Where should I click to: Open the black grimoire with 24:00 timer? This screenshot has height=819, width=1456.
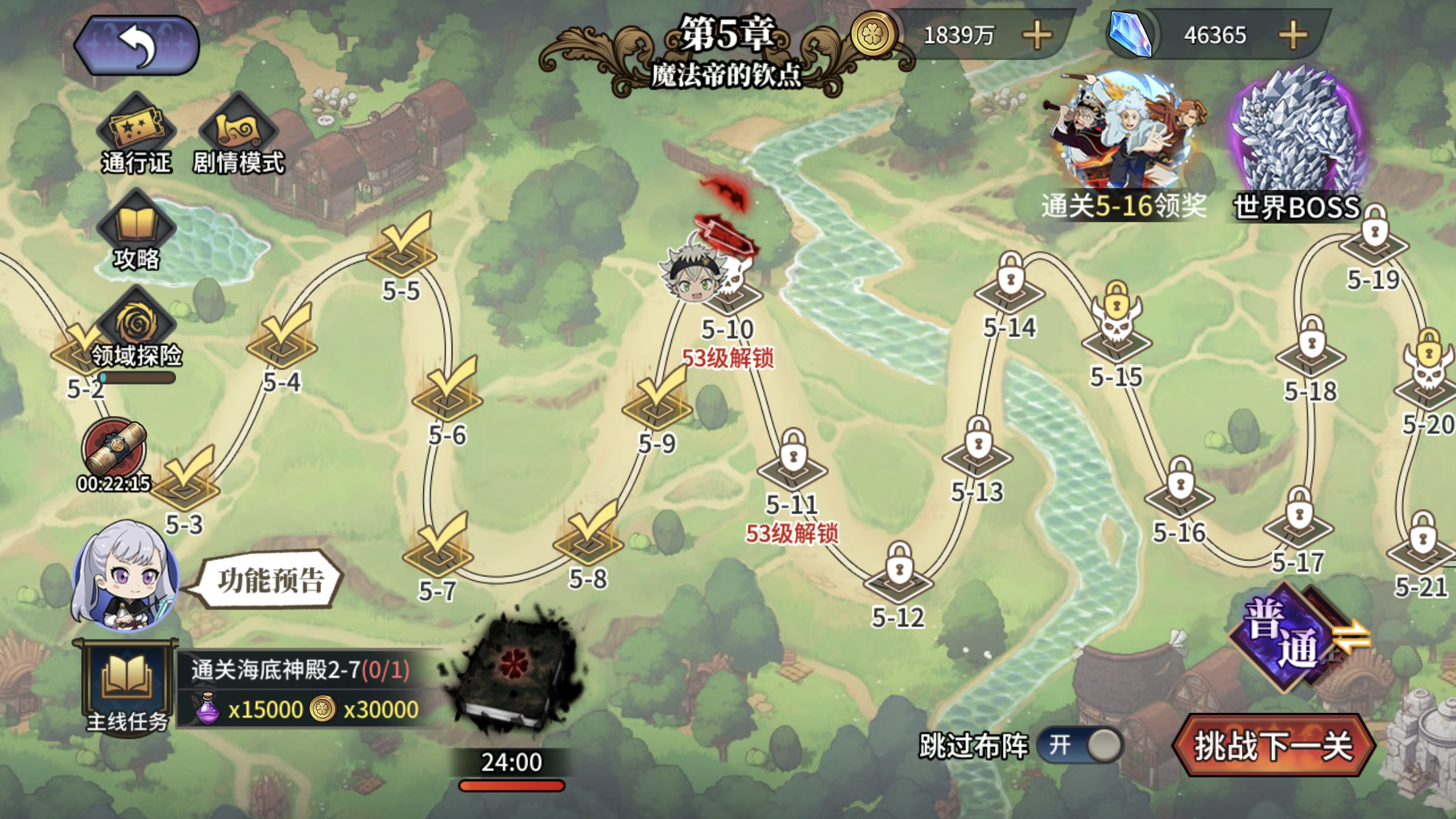point(512,679)
